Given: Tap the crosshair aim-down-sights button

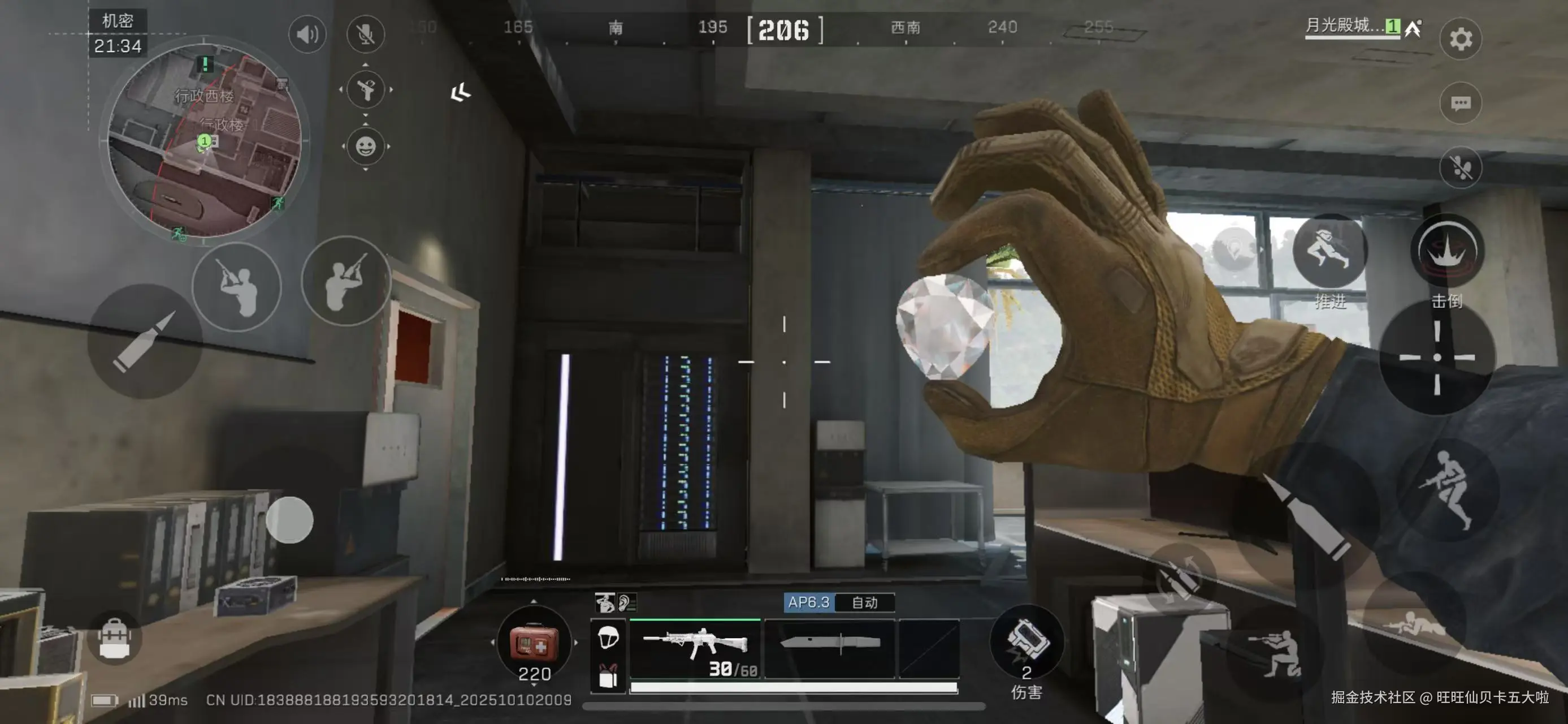Looking at the screenshot, I should [x=1436, y=358].
